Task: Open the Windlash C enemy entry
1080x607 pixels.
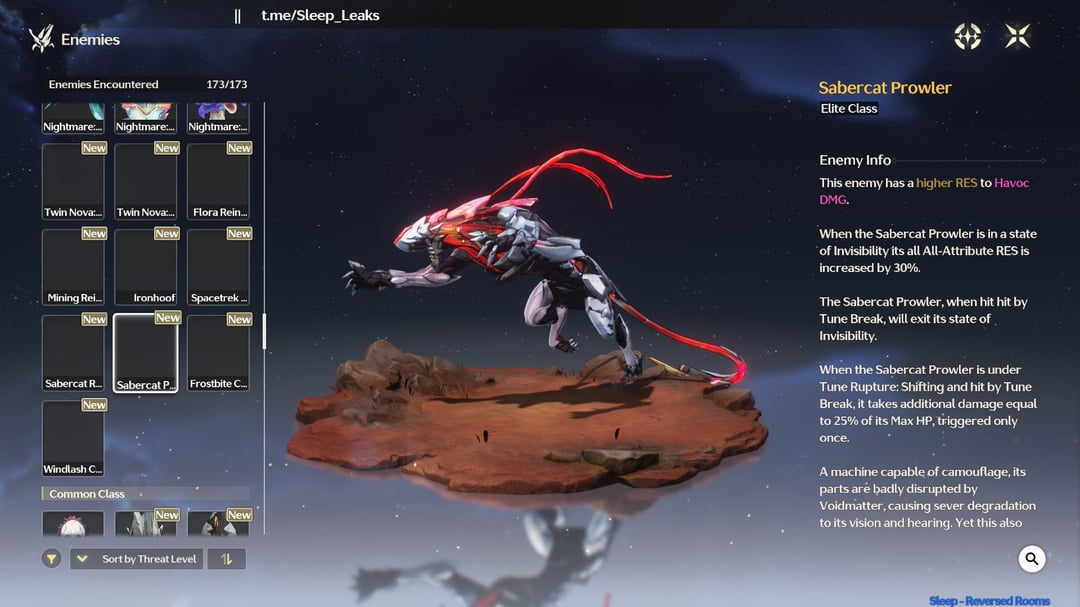Action: click(73, 439)
